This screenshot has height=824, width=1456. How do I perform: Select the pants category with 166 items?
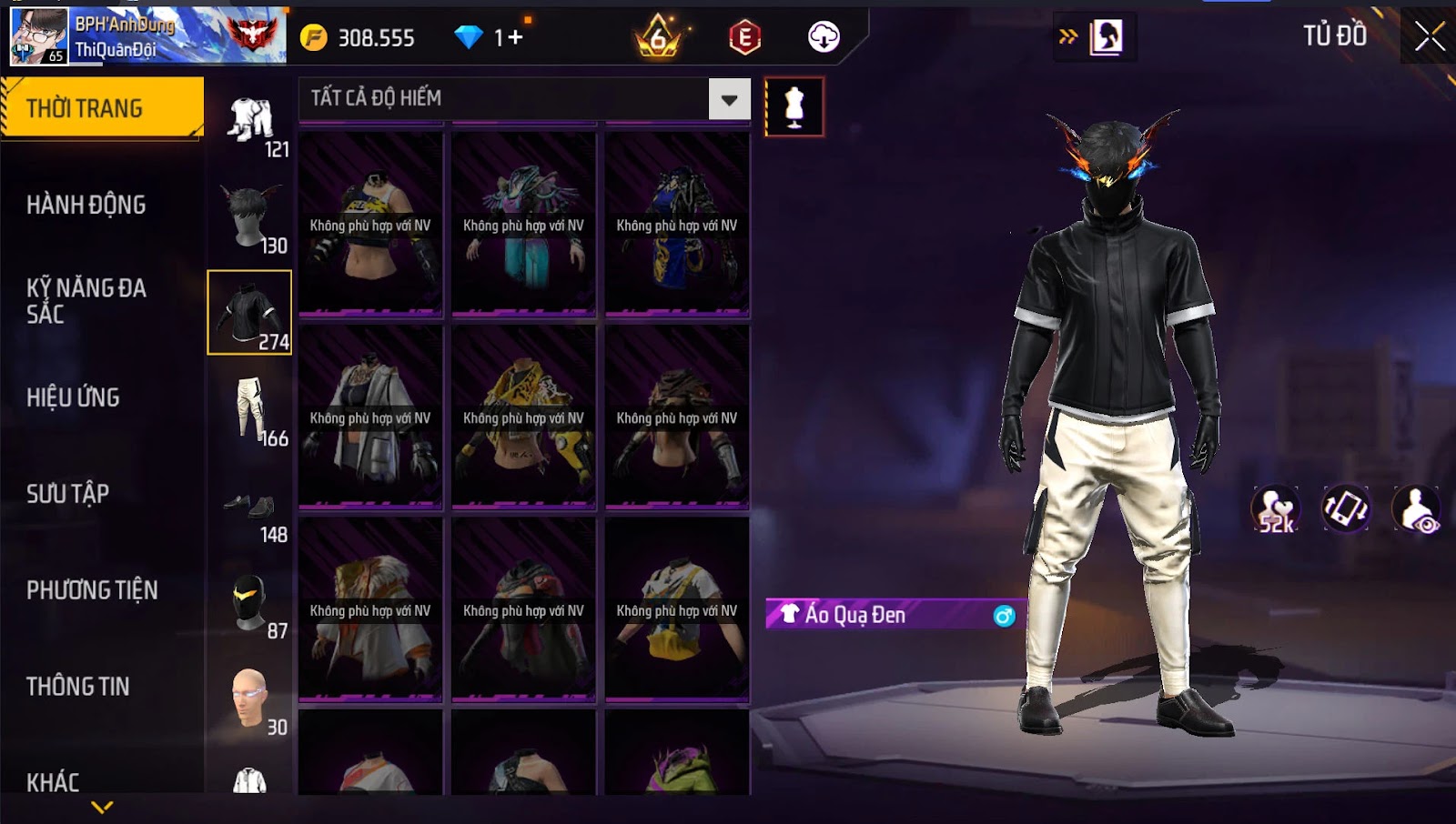pyautogui.click(x=251, y=411)
